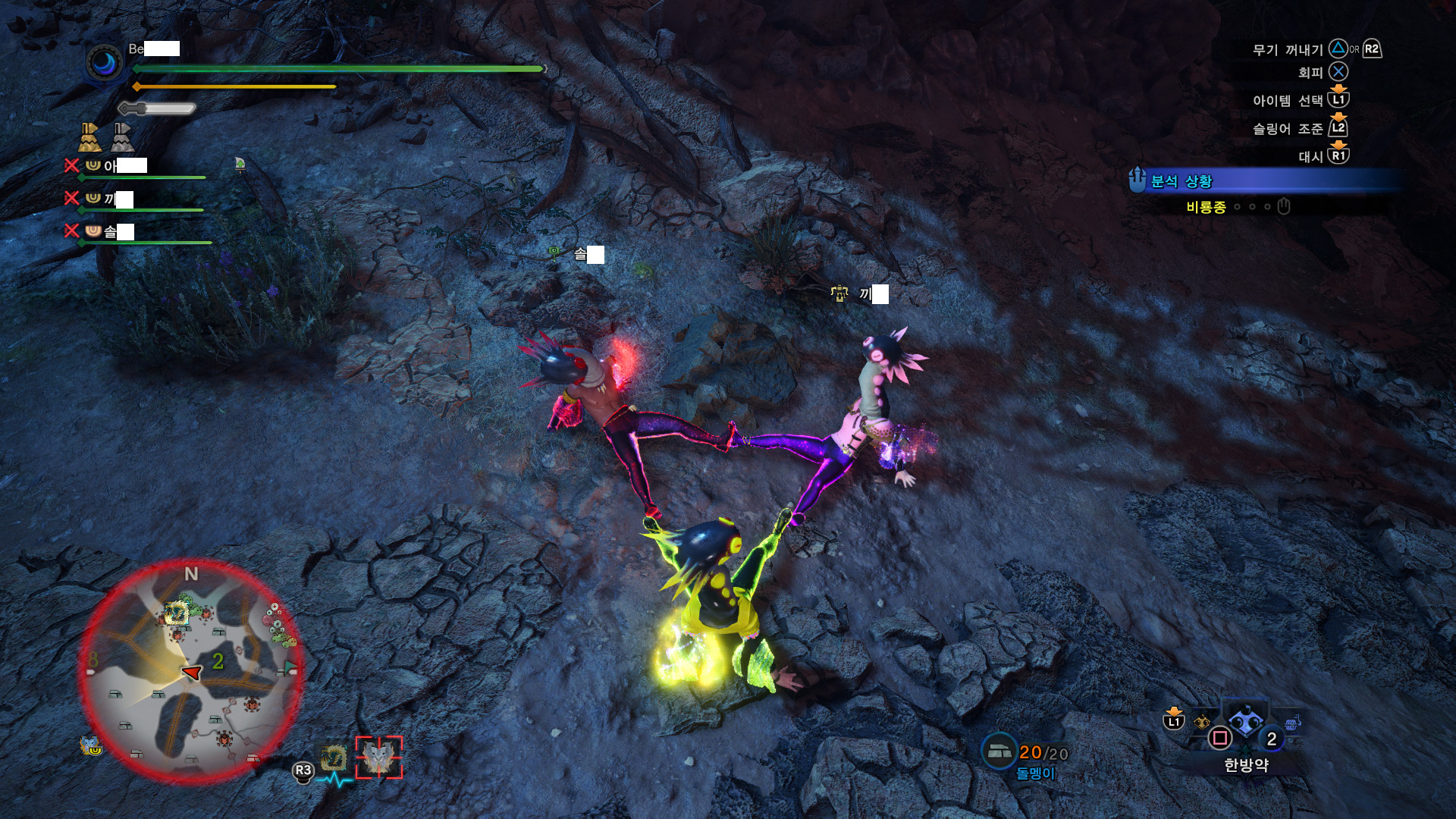Pick the gold item left of 한방약
The width and height of the screenshot is (1456, 819).
click(1202, 722)
